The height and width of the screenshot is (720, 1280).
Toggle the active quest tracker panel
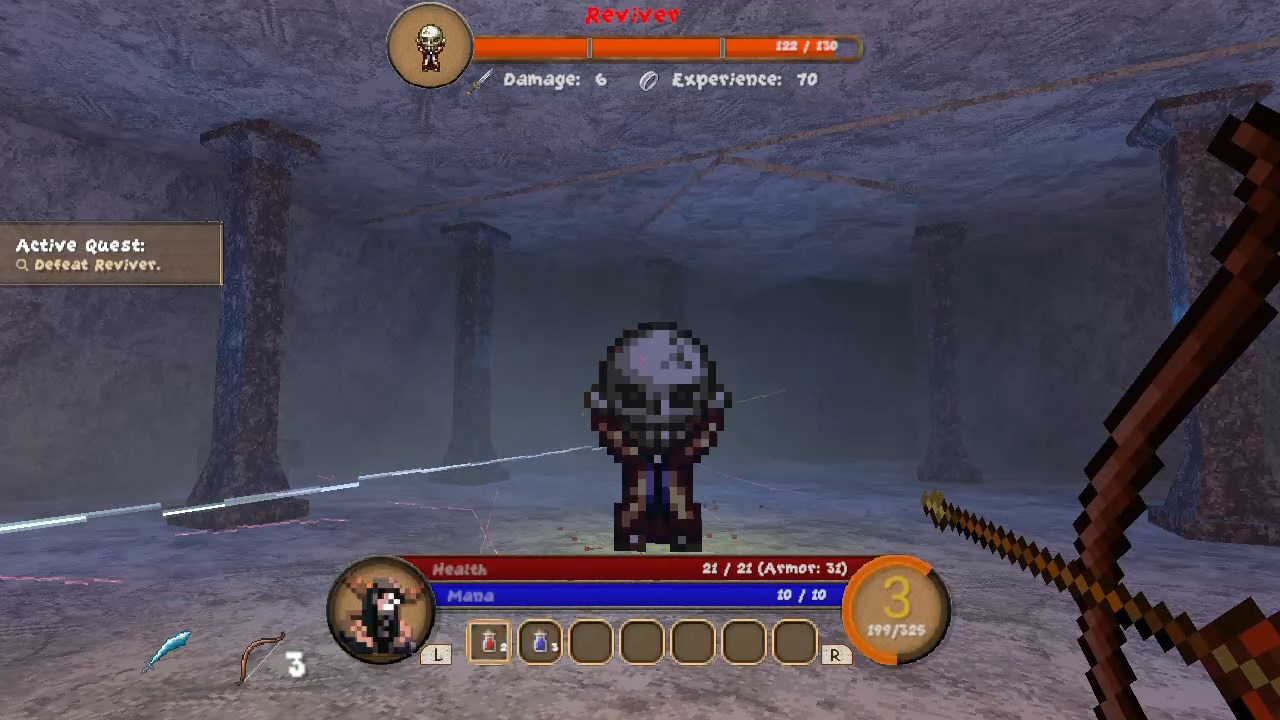(x=110, y=254)
